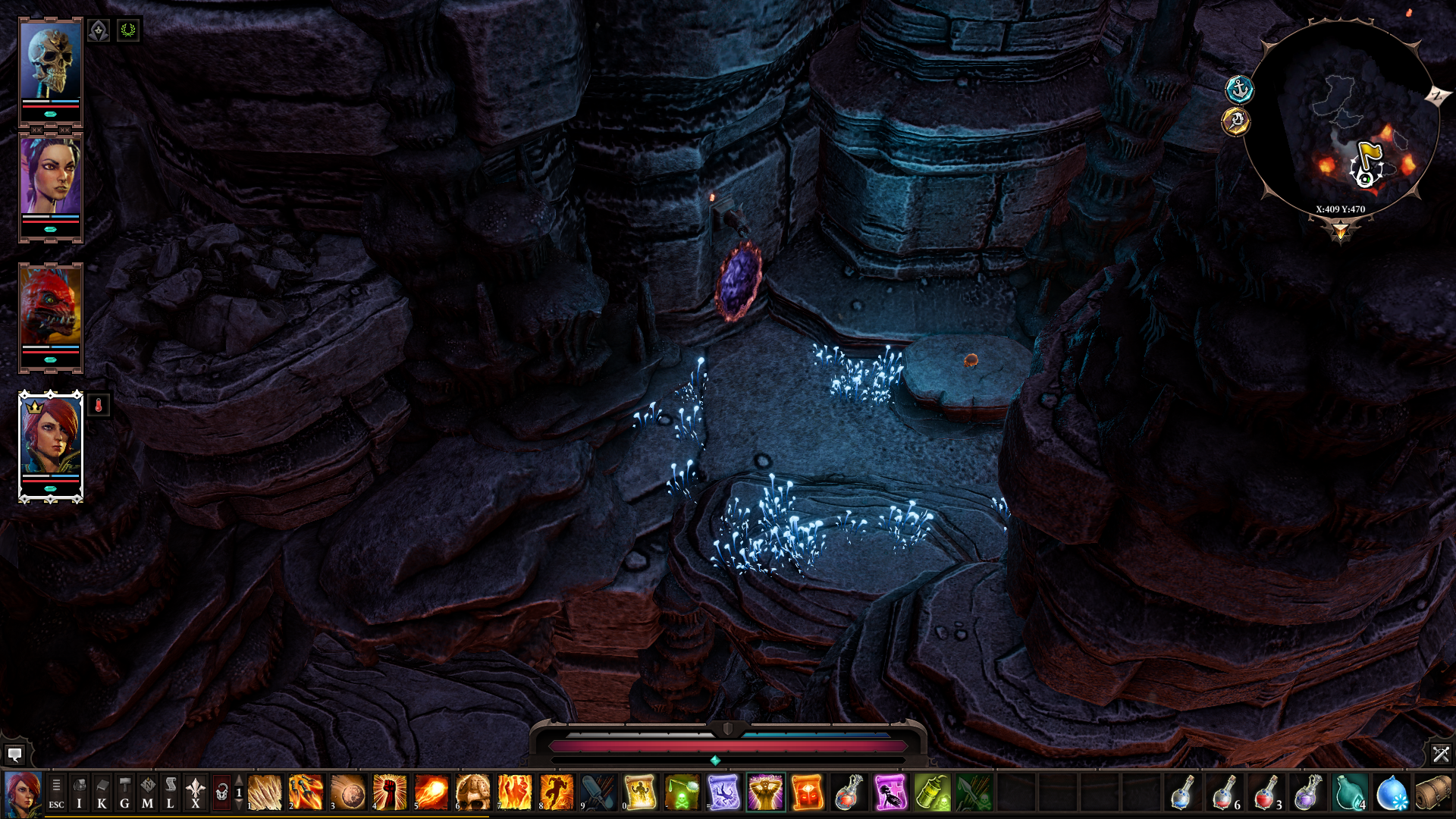Open the inventory with the I button

point(79,793)
